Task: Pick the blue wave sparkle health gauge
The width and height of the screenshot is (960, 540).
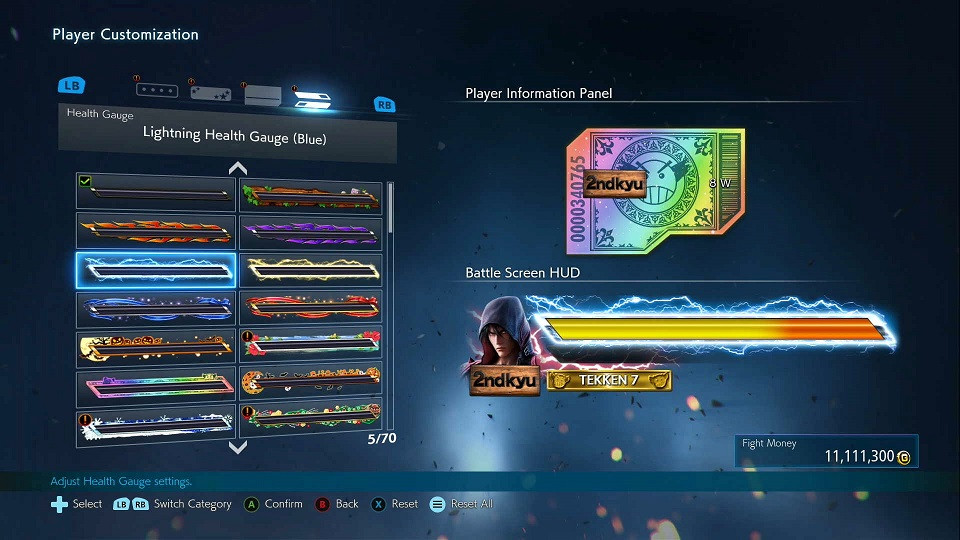Action: pos(156,309)
